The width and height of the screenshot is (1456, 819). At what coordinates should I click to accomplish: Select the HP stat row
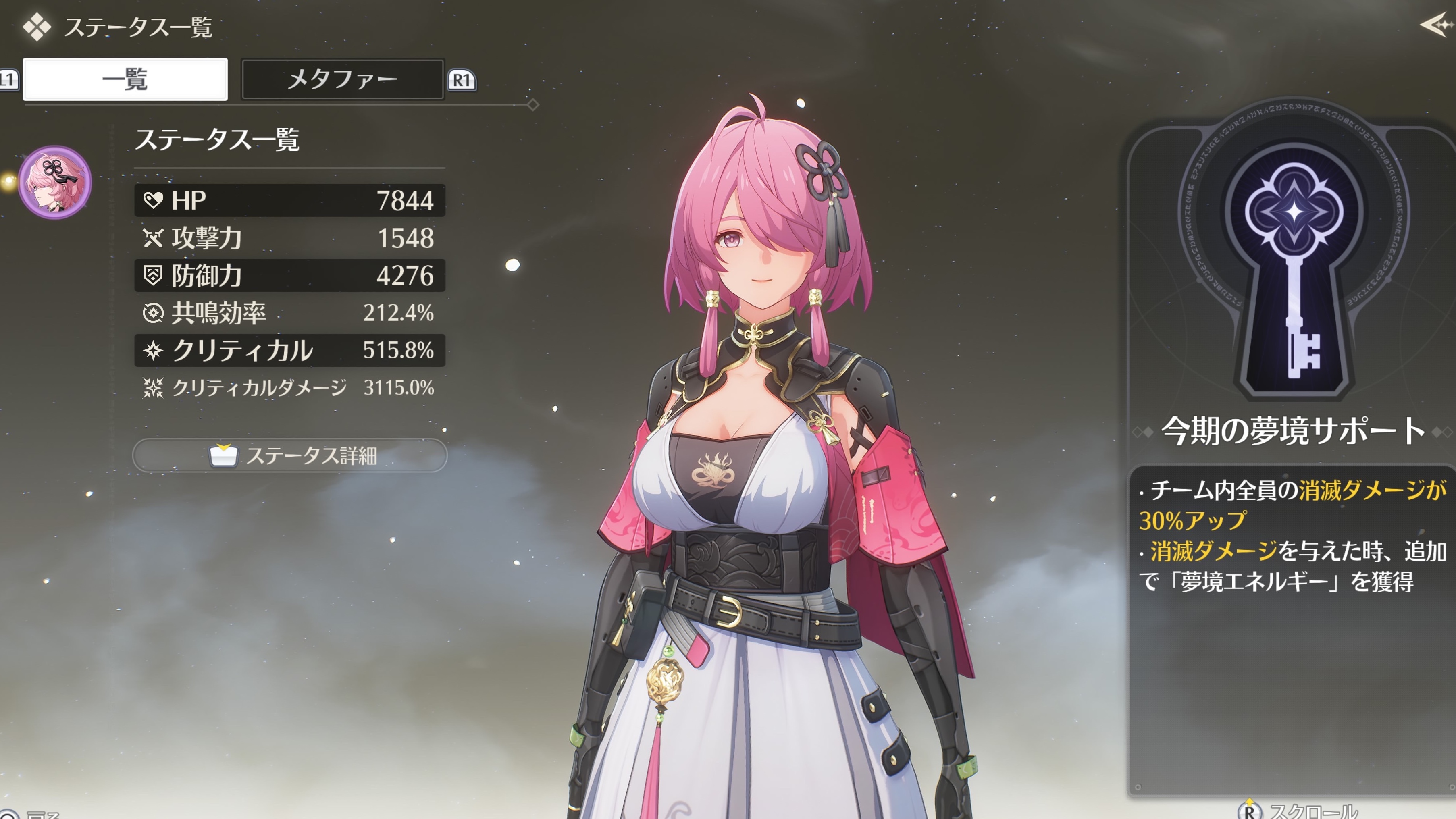coord(290,200)
